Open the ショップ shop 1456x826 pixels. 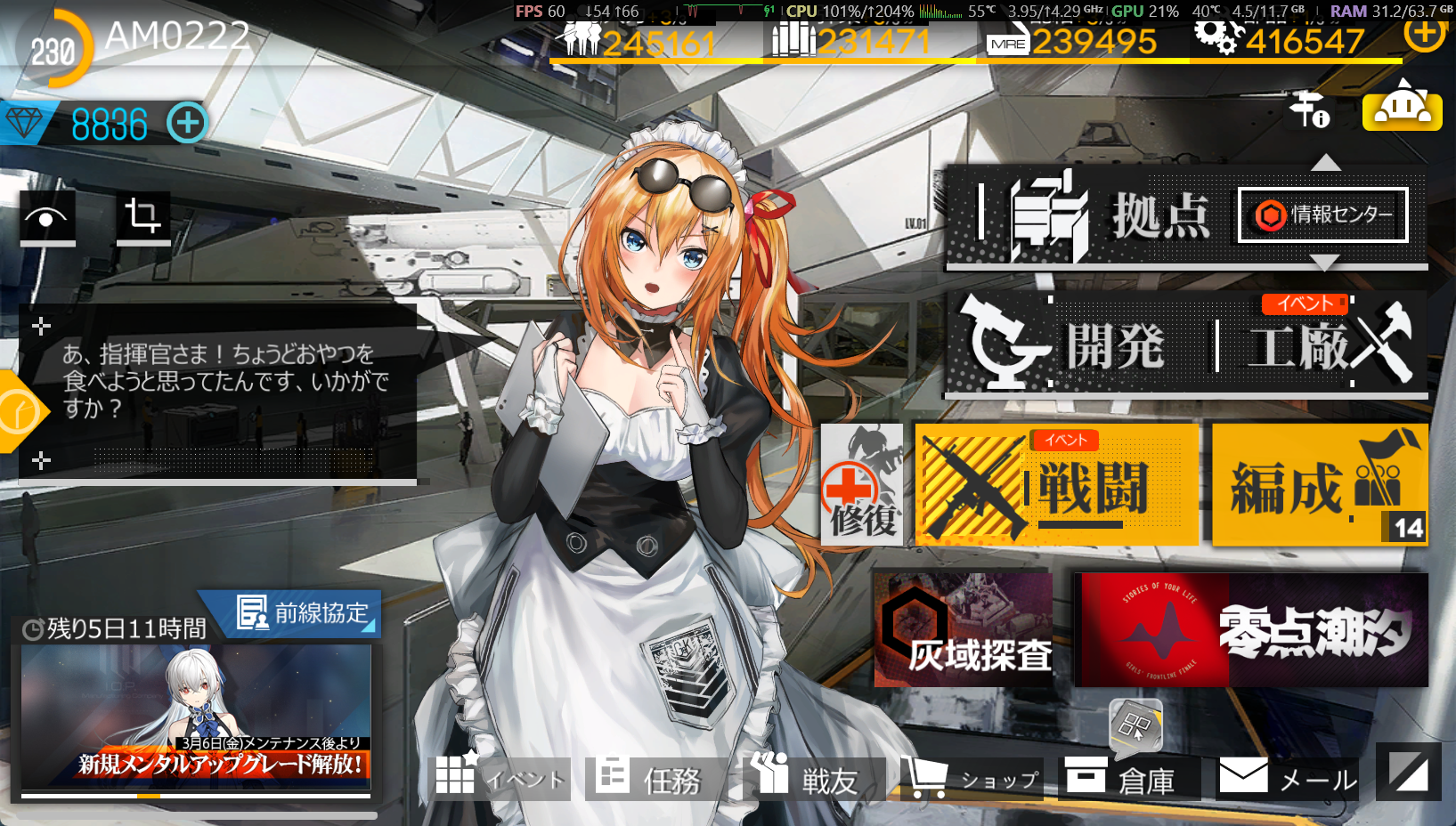971,779
